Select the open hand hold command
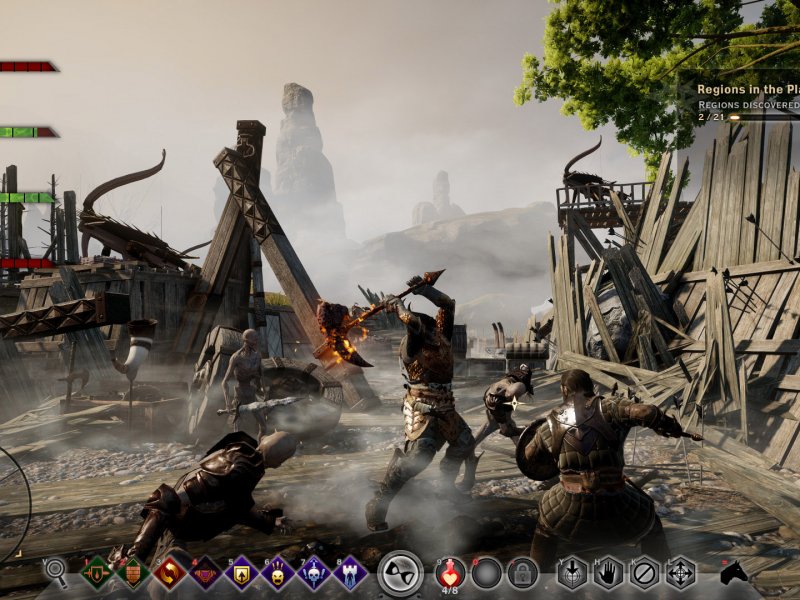This screenshot has height=600, width=800. (608, 573)
